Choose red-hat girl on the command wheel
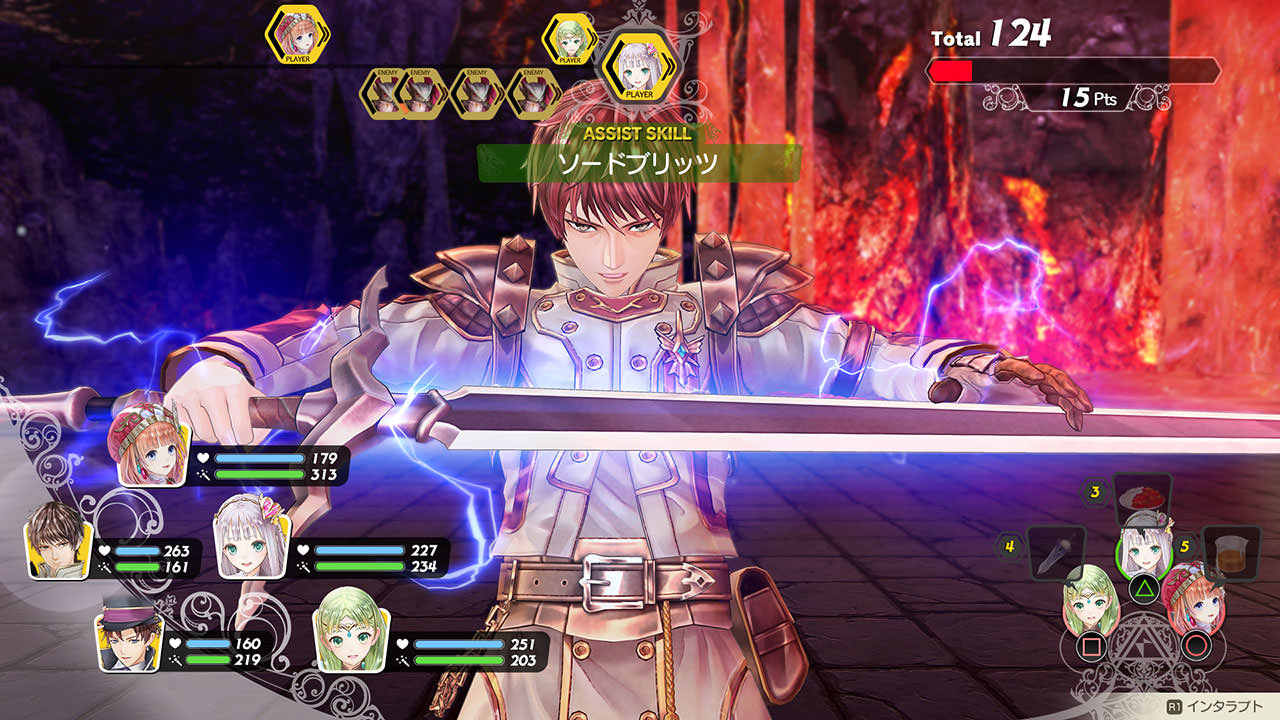 click(x=1195, y=600)
